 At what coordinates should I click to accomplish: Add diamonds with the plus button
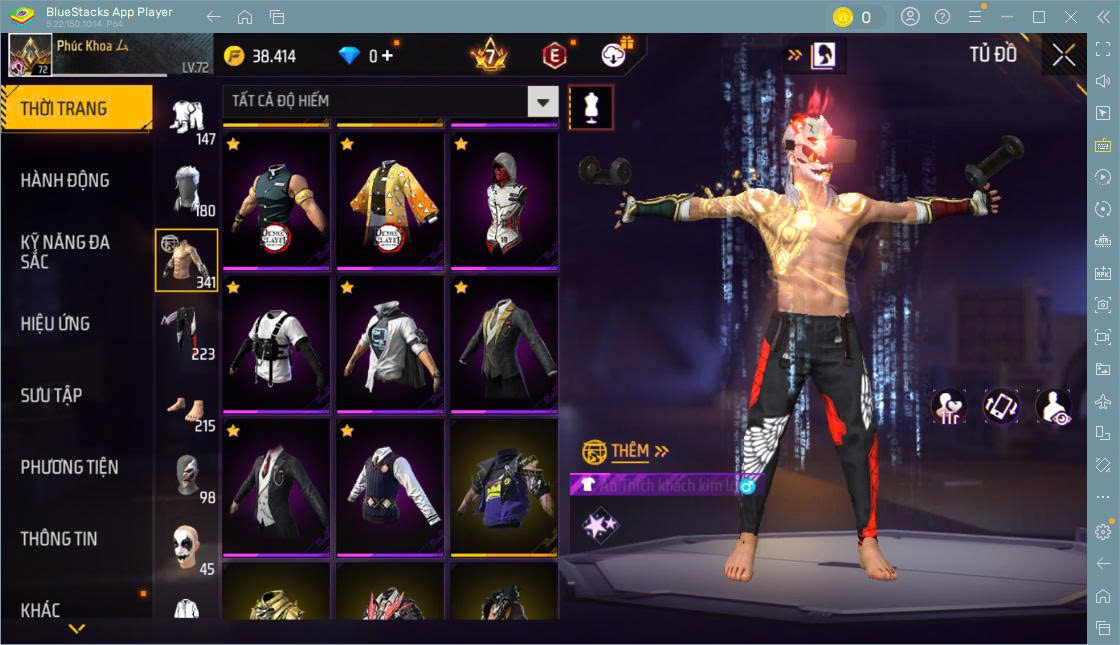tap(386, 56)
